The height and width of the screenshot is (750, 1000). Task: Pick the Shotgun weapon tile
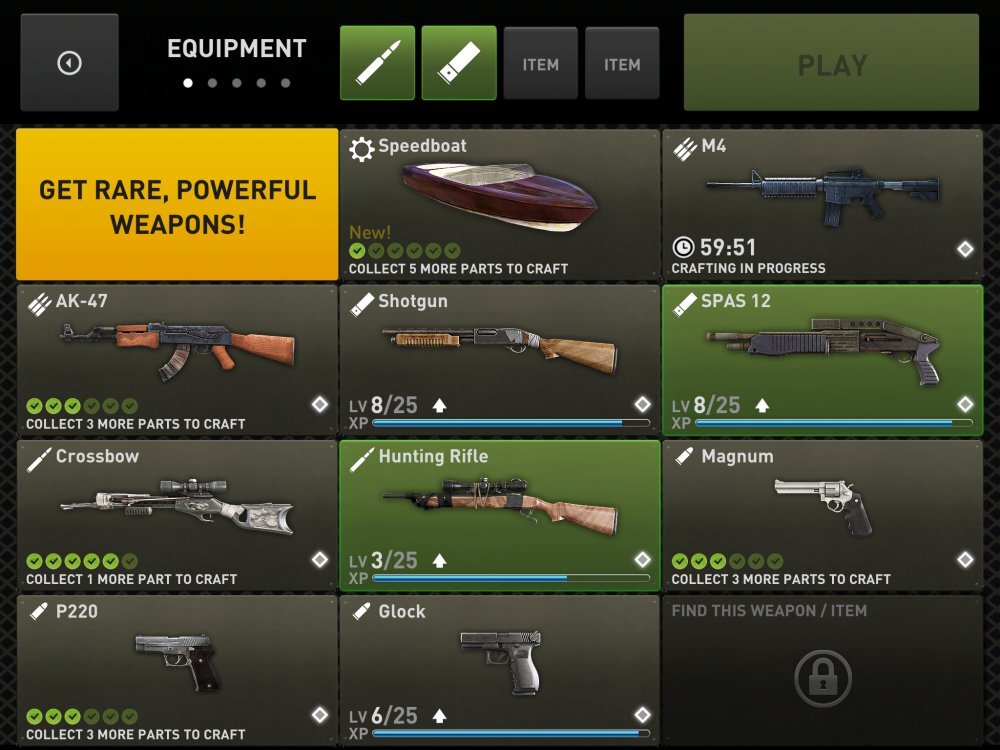pos(499,360)
